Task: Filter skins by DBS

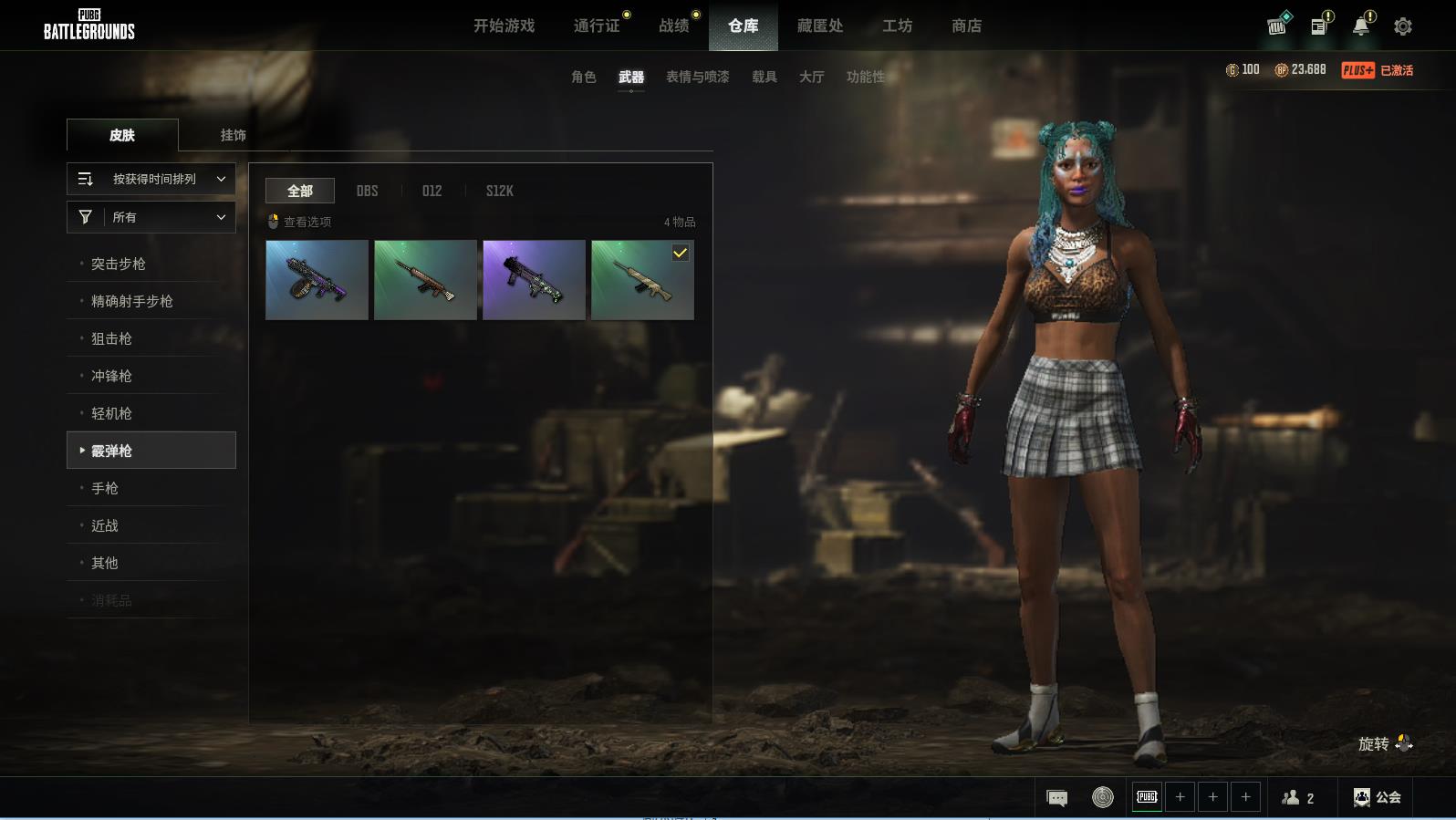Action: pos(367,191)
